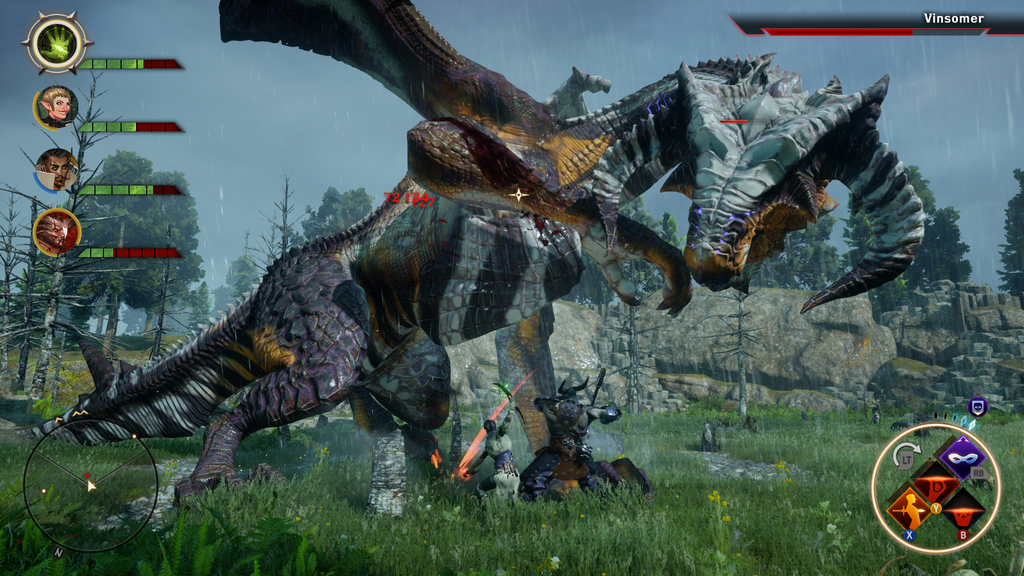
Task: Choose Dorian's party portrait
Action: coord(56,169)
